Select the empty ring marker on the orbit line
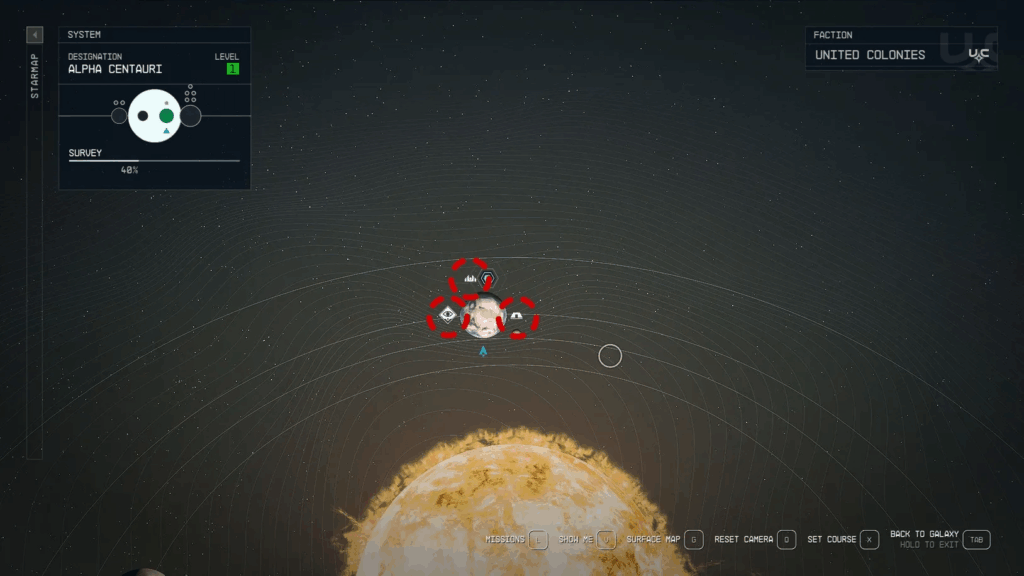Image resolution: width=1024 pixels, height=576 pixels. (610, 355)
